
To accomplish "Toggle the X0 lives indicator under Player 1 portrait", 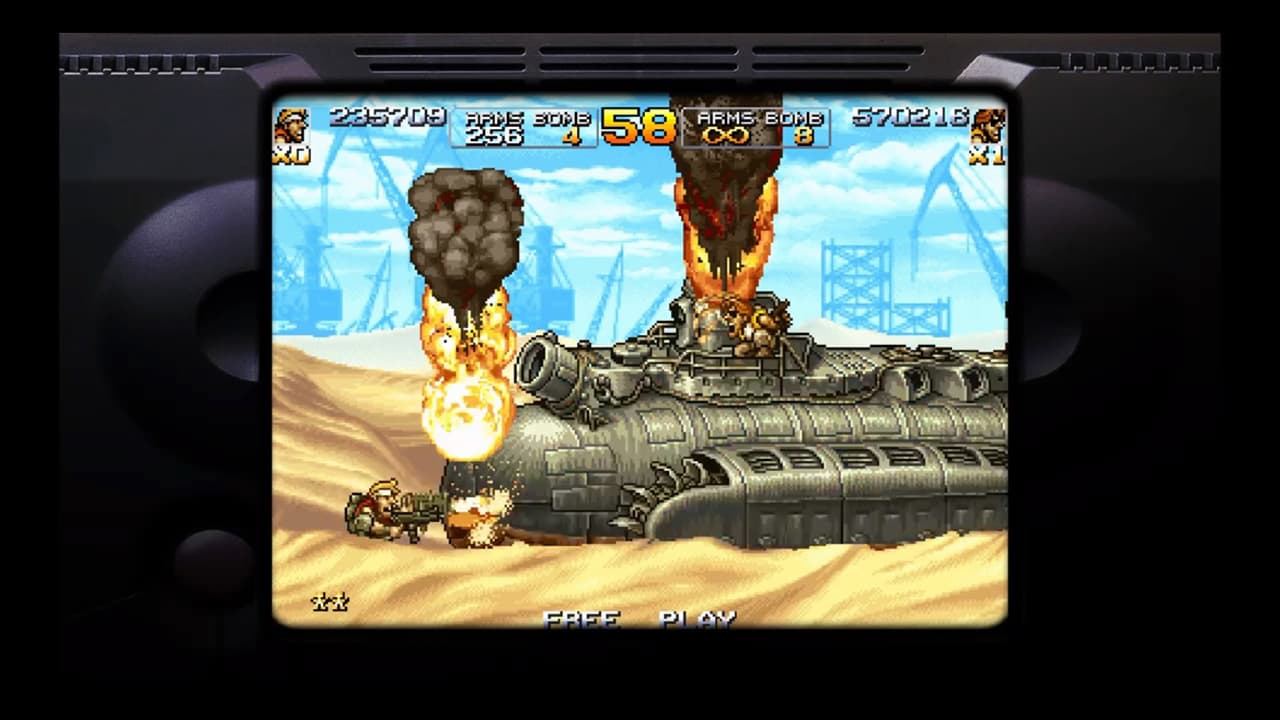I will 289,154.
